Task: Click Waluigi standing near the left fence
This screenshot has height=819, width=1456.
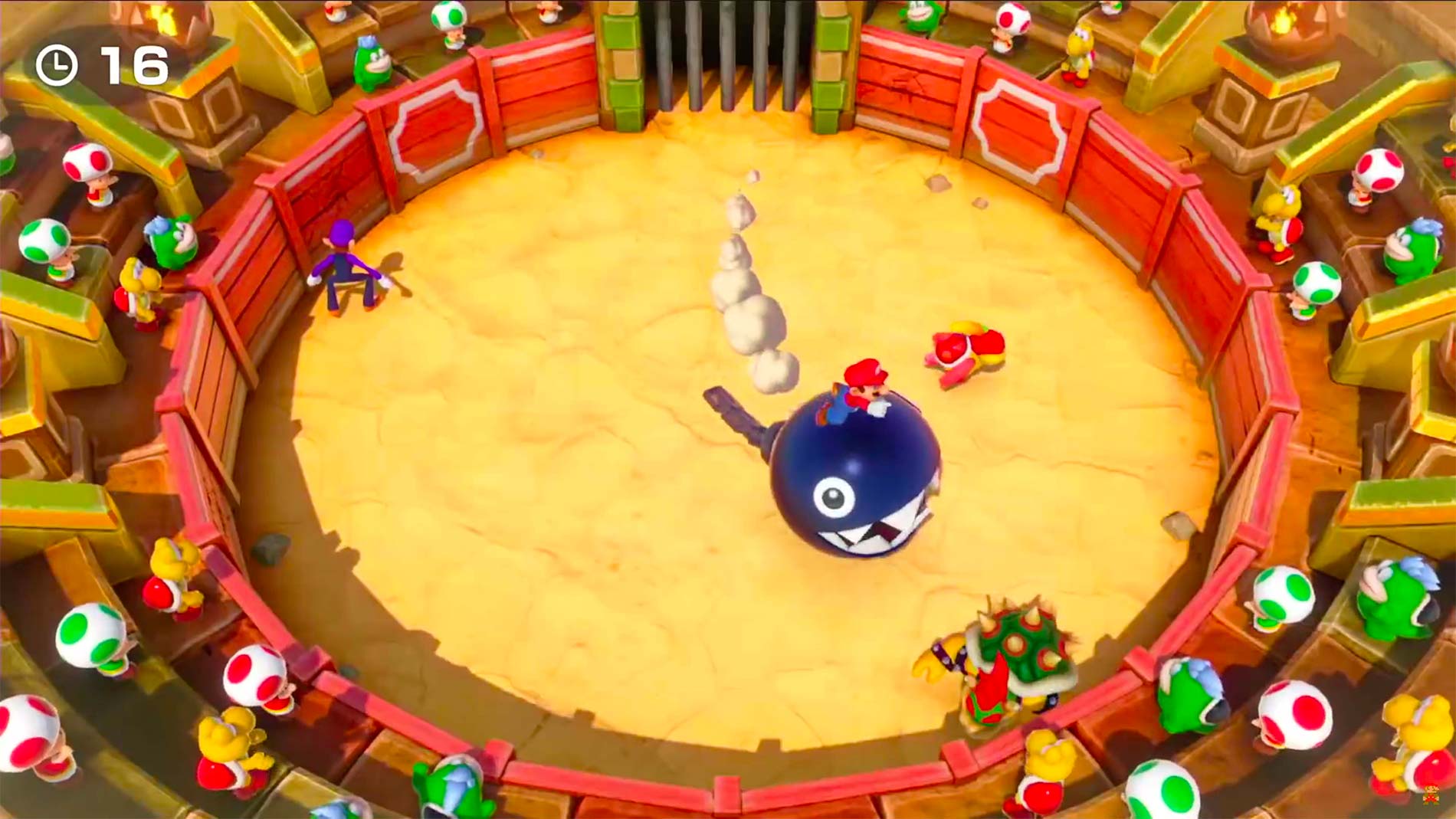Action: click(345, 264)
